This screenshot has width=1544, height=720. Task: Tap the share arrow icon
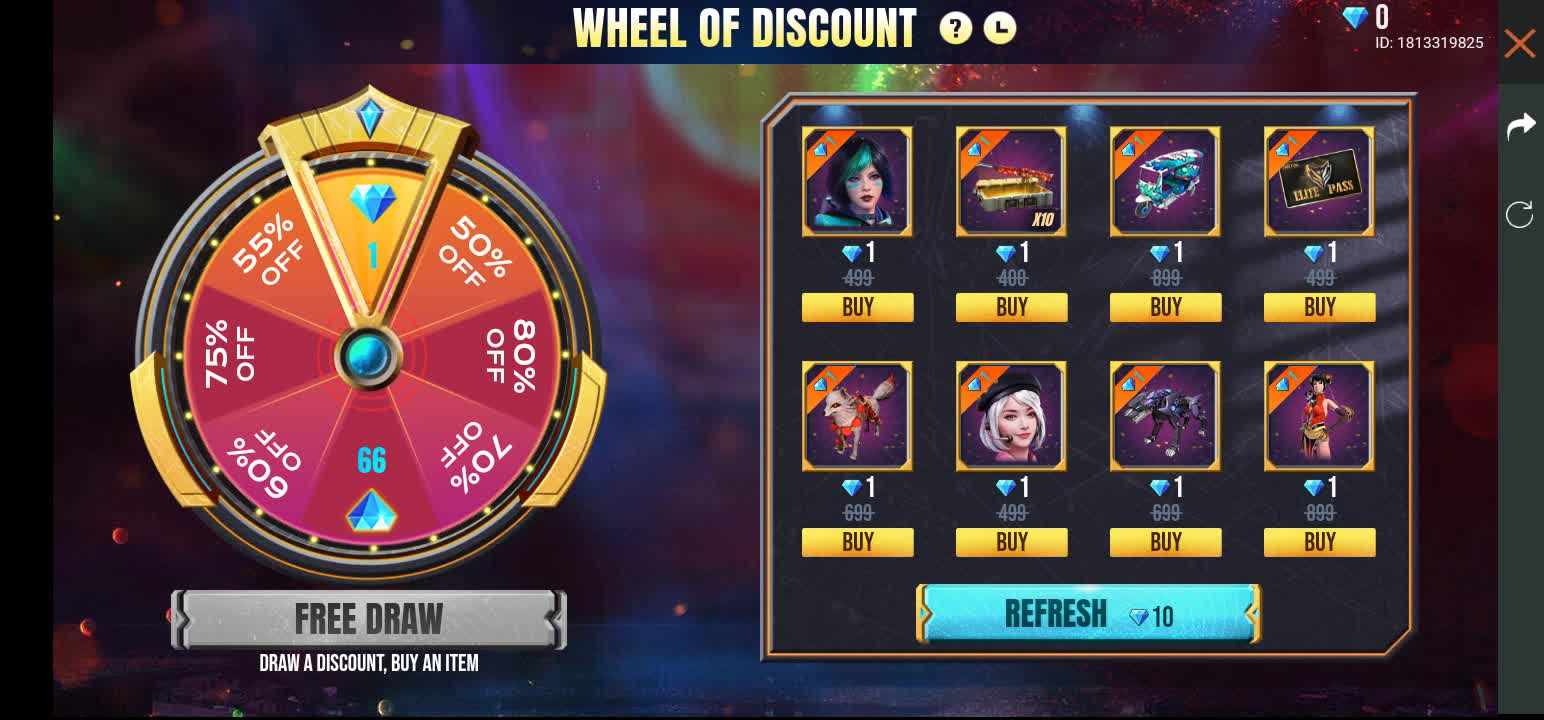(x=1520, y=126)
